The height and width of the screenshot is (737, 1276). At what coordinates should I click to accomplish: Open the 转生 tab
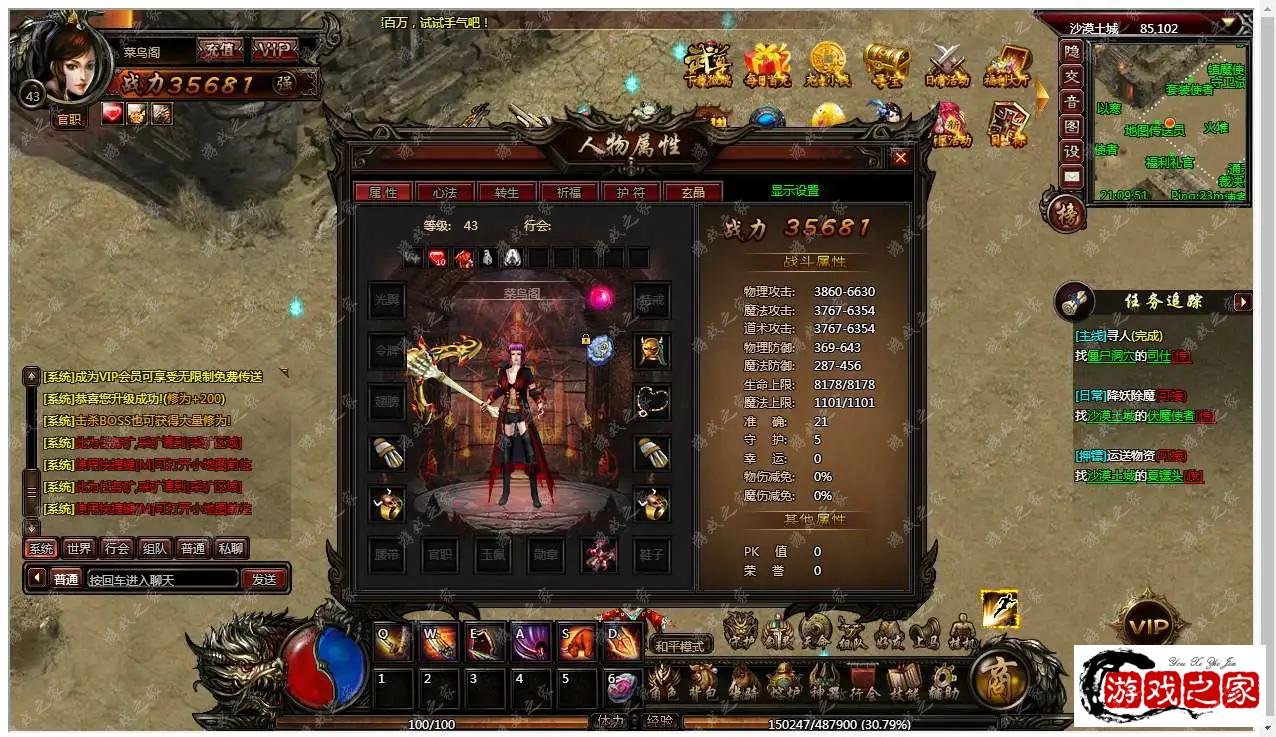coord(506,192)
